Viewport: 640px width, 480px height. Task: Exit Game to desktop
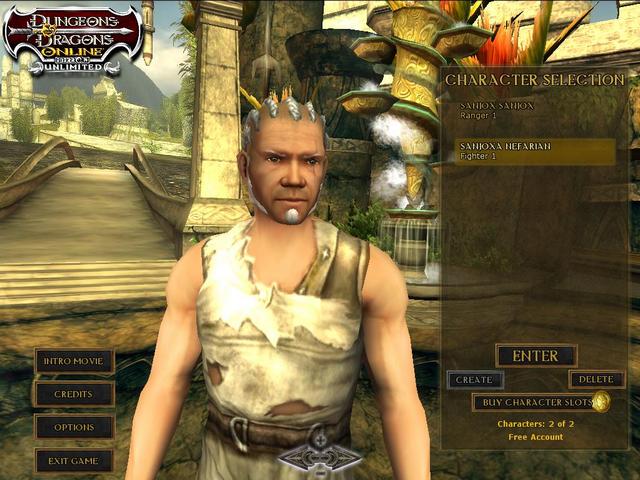[74, 460]
